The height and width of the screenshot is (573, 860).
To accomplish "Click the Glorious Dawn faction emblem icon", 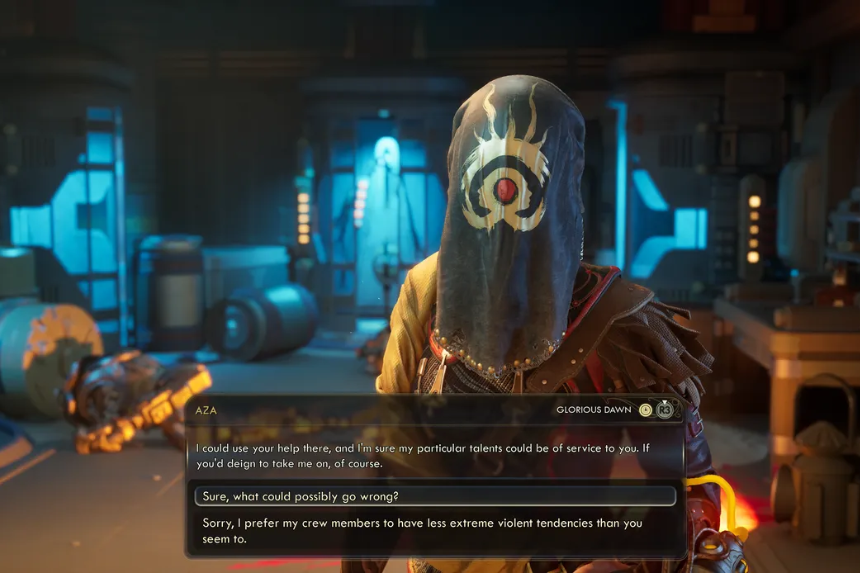I will click(646, 409).
